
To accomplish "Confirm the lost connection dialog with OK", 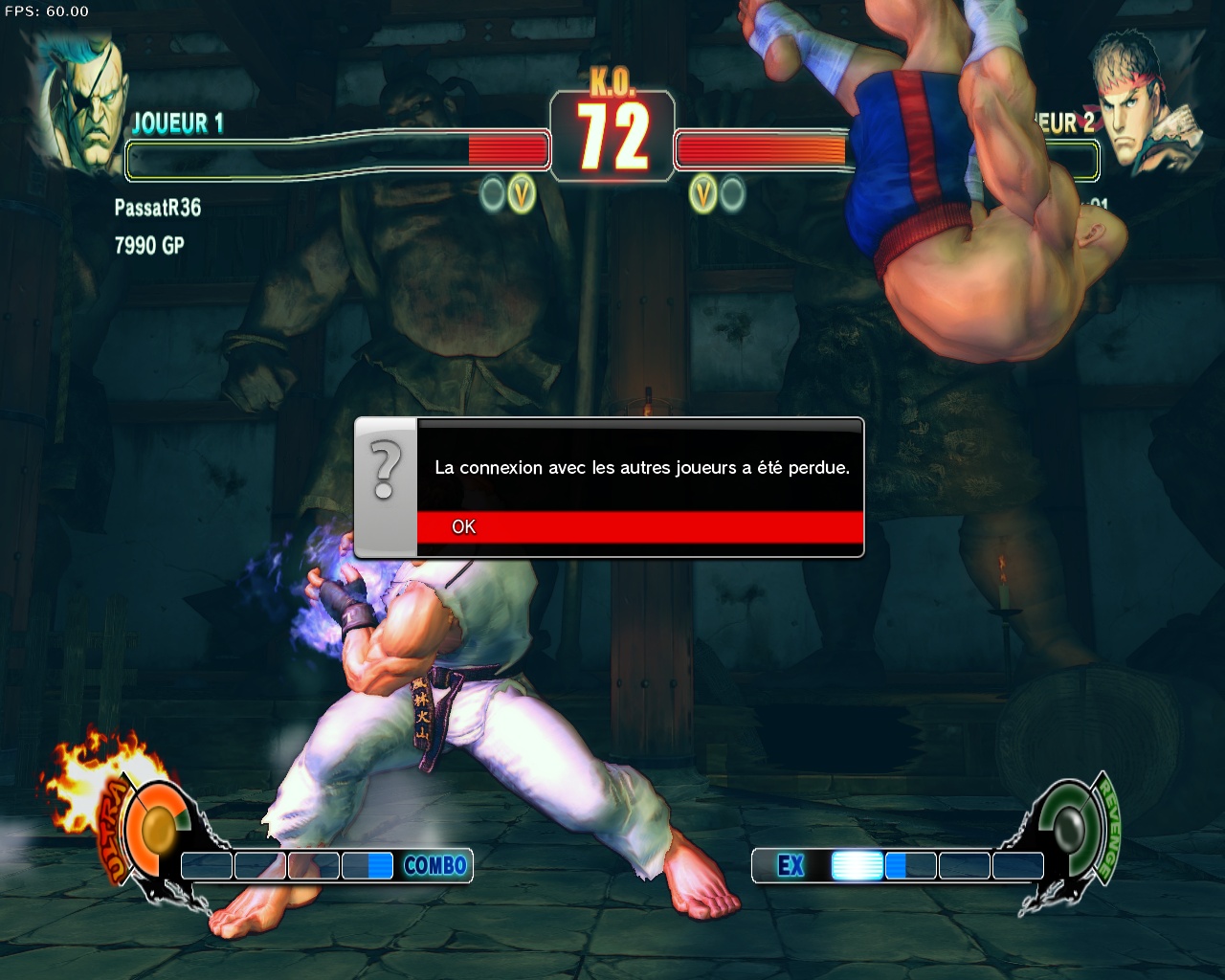I will coord(638,526).
